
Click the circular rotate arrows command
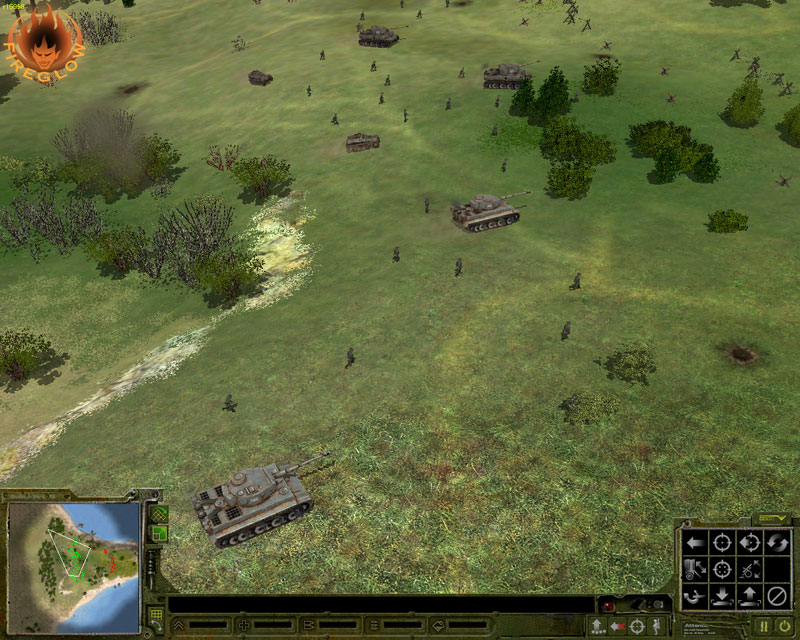[x=776, y=543]
